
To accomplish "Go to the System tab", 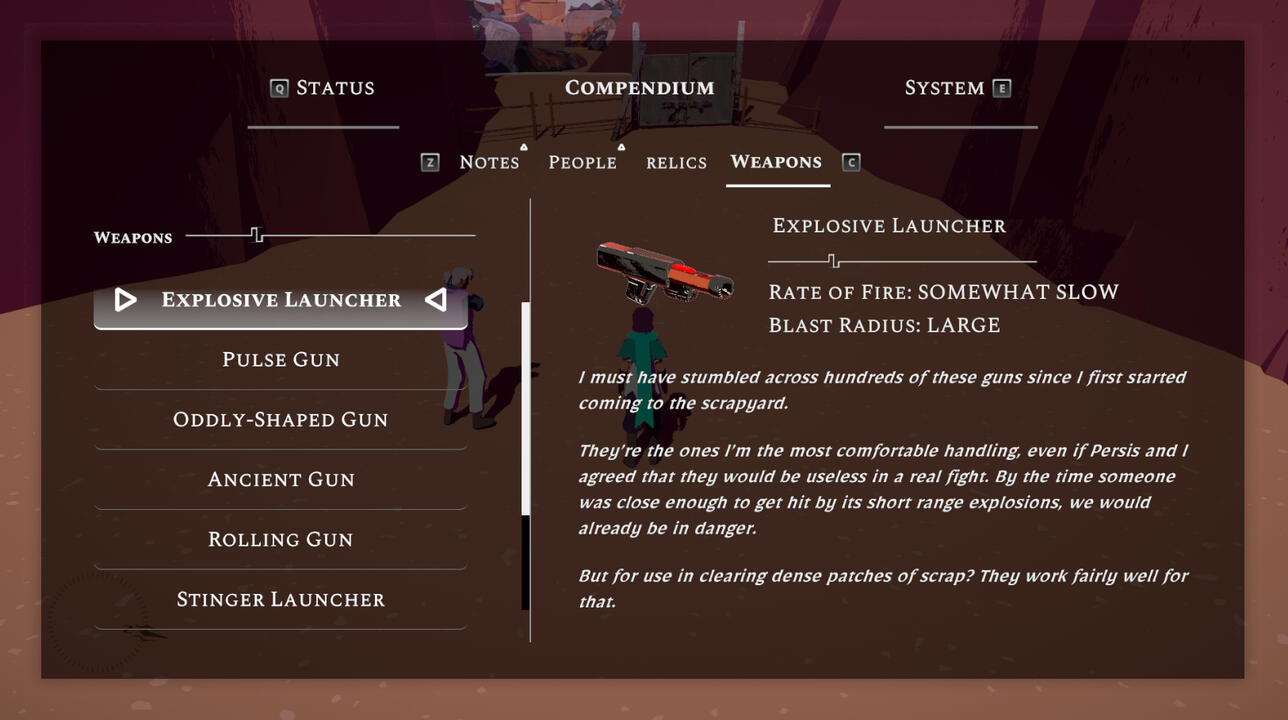I will point(944,88).
